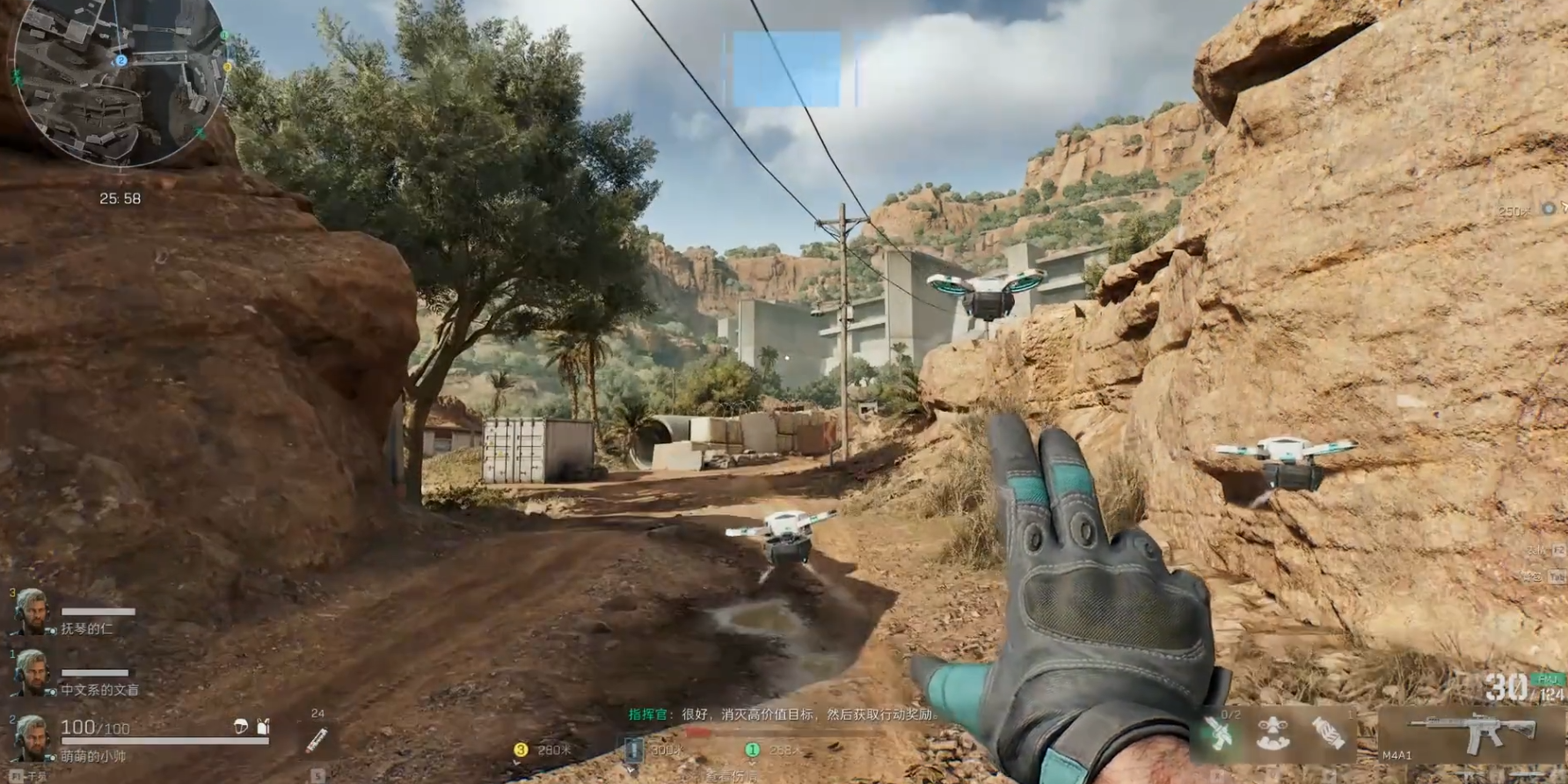Use the red syringe item slot

coord(317,740)
